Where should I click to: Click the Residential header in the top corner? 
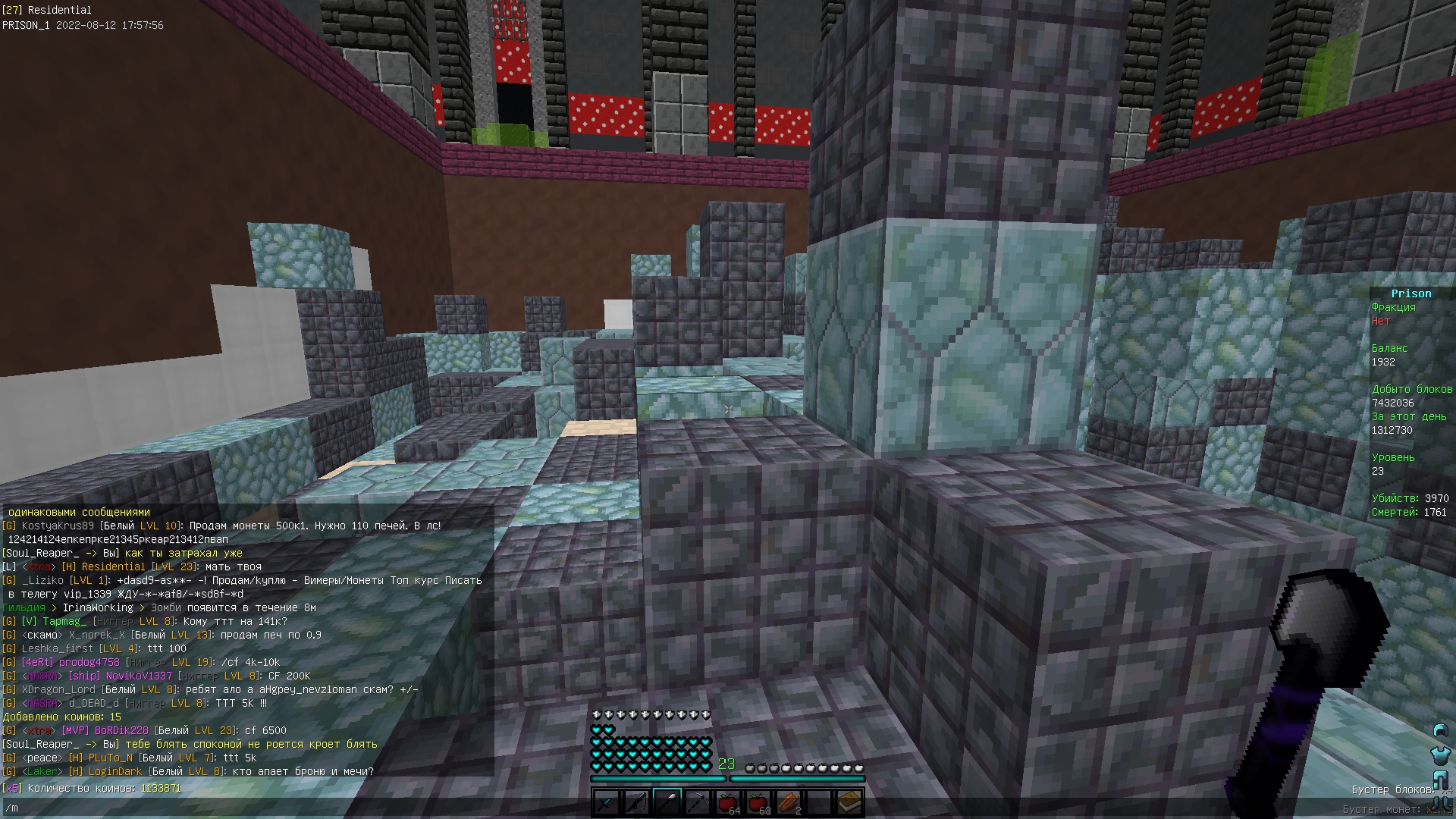click(x=47, y=10)
